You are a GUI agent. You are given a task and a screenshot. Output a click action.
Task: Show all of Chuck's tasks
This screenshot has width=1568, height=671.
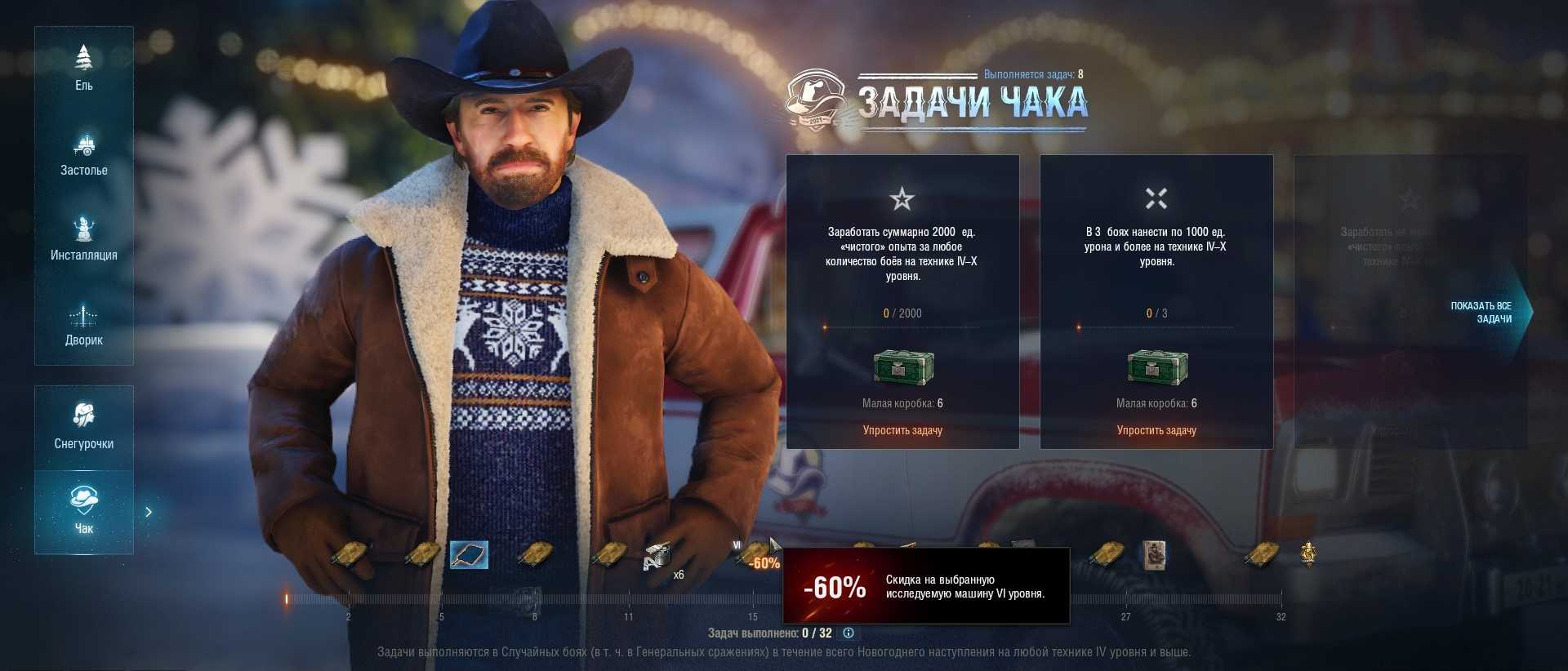point(1482,312)
